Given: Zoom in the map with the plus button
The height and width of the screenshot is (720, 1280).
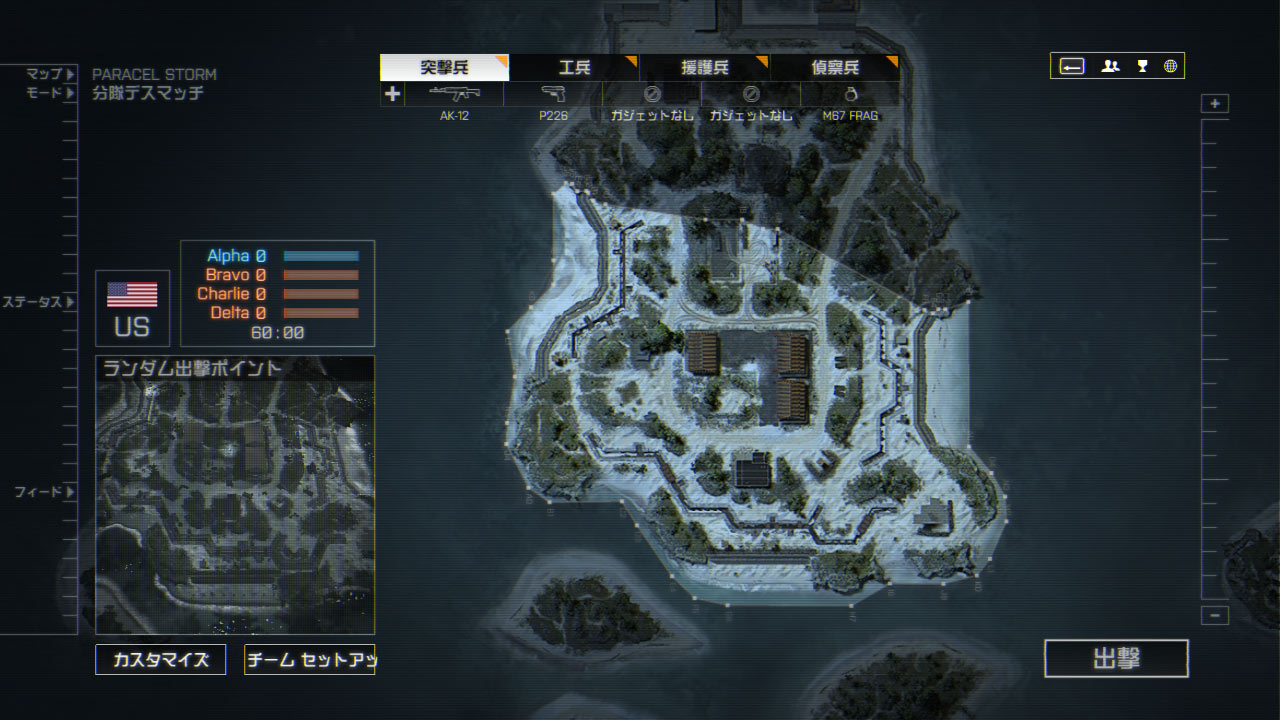Looking at the screenshot, I should [1215, 104].
